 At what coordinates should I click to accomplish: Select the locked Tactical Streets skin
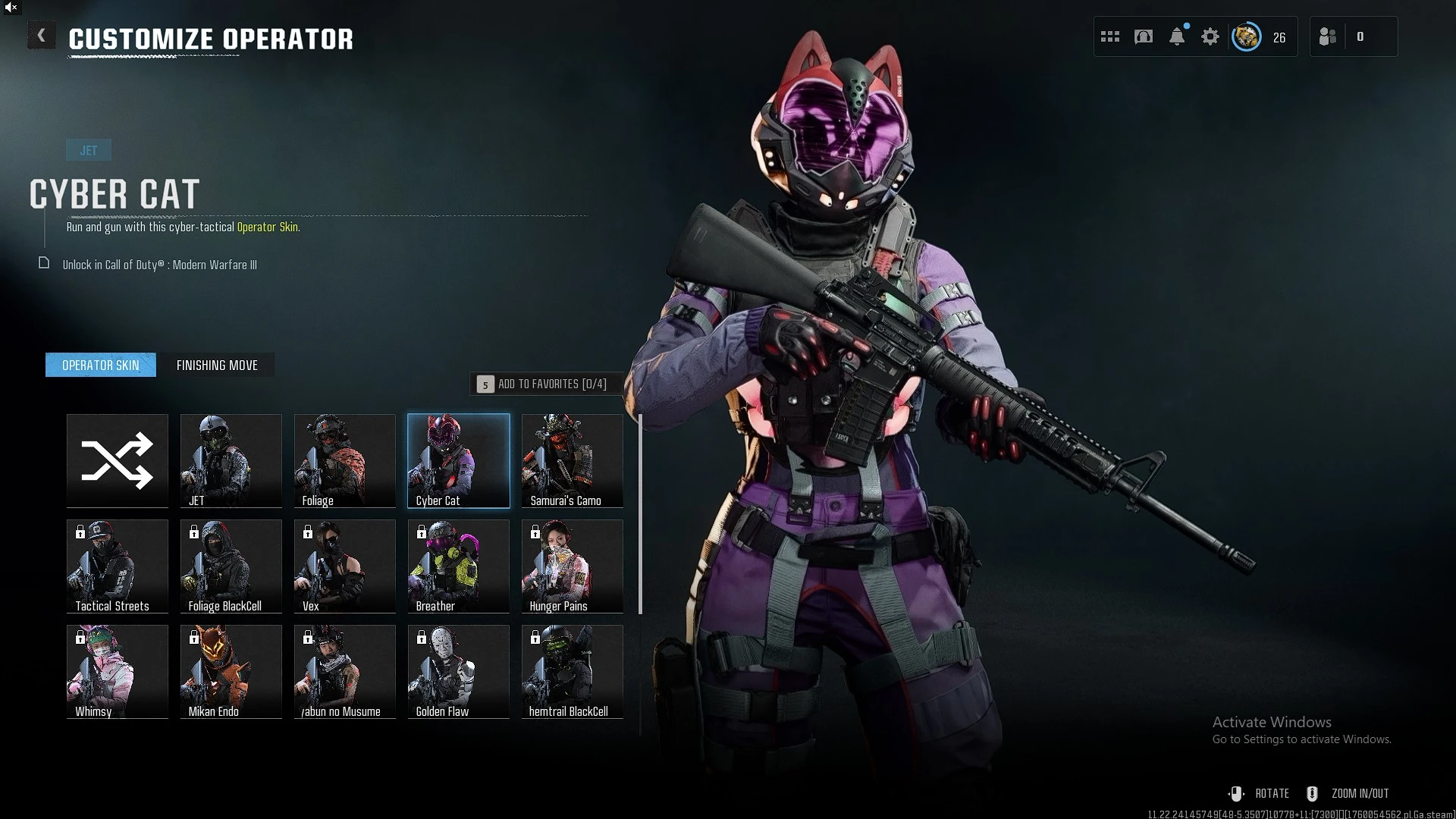point(118,566)
